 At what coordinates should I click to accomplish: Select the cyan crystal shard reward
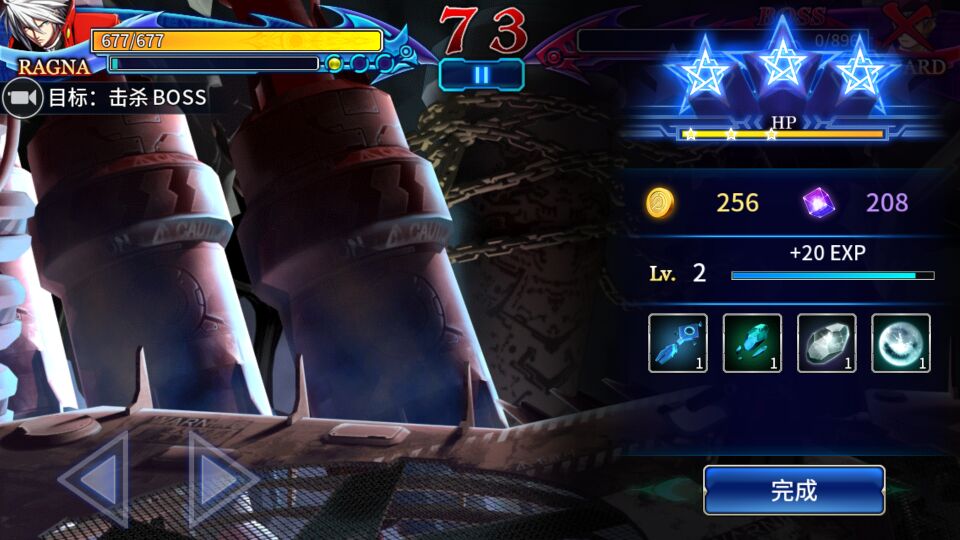pos(752,343)
